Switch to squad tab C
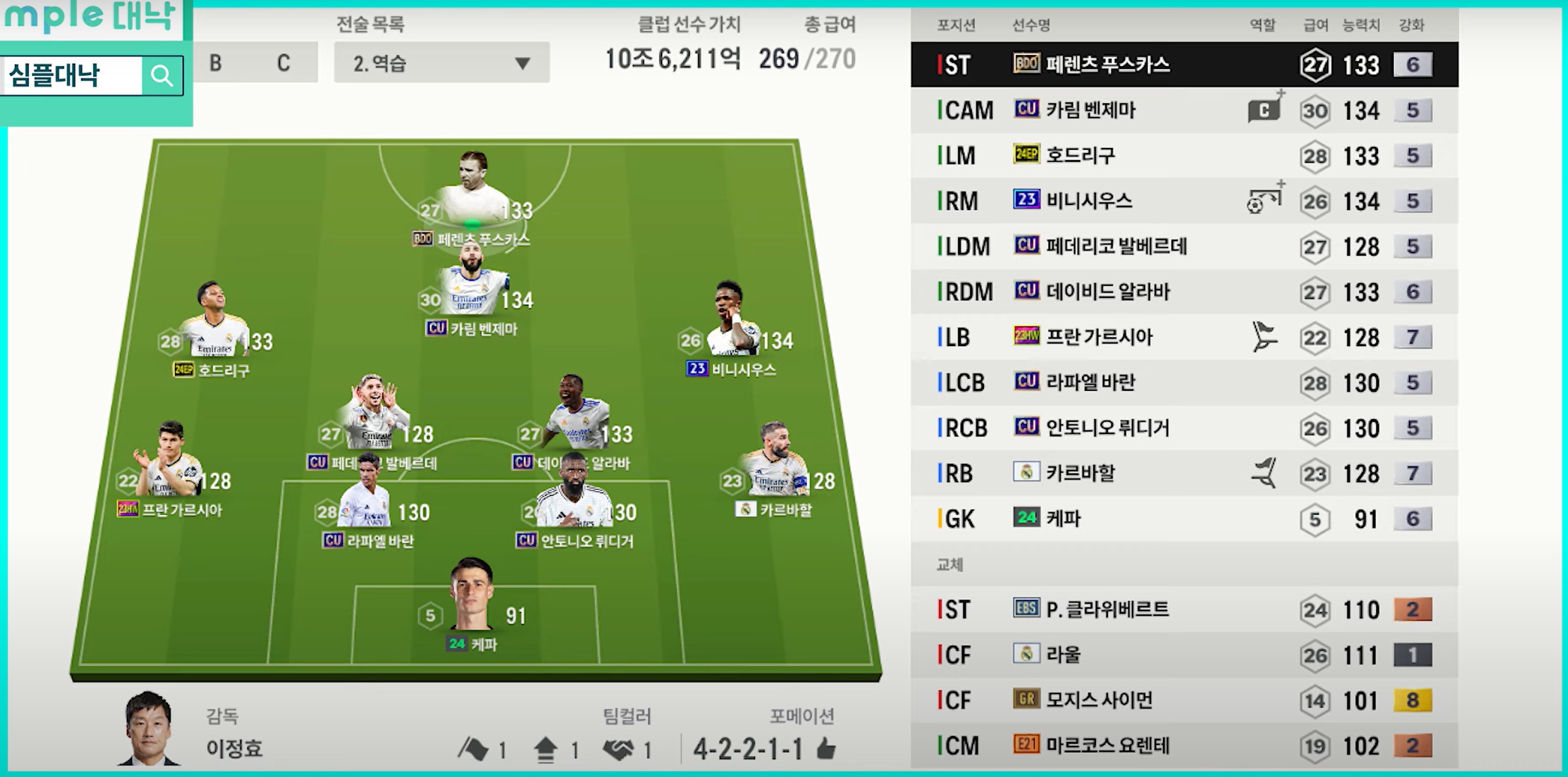The height and width of the screenshot is (777, 1568). coord(283,63)
